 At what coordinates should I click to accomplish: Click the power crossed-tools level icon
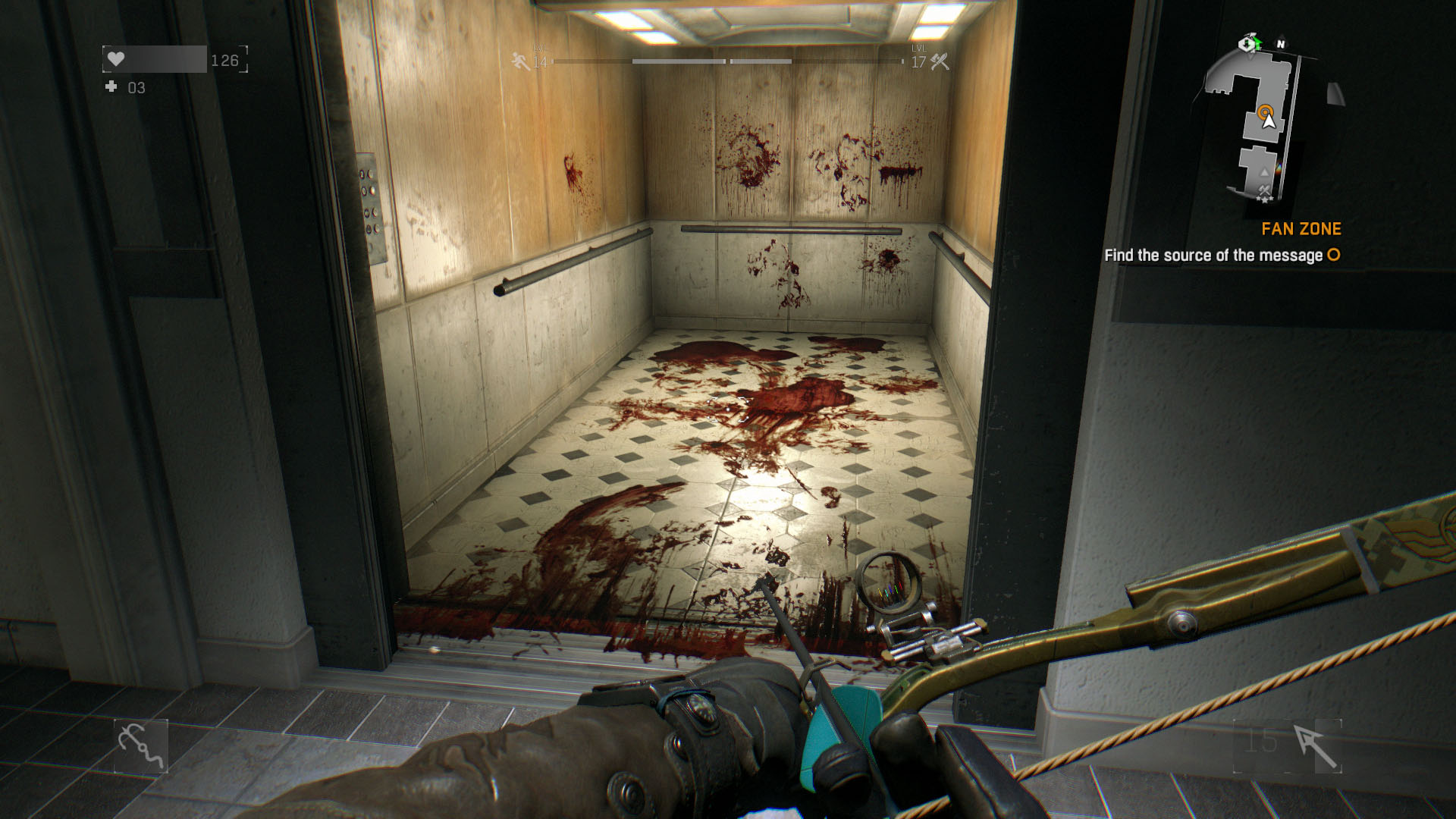pos(940,61)
